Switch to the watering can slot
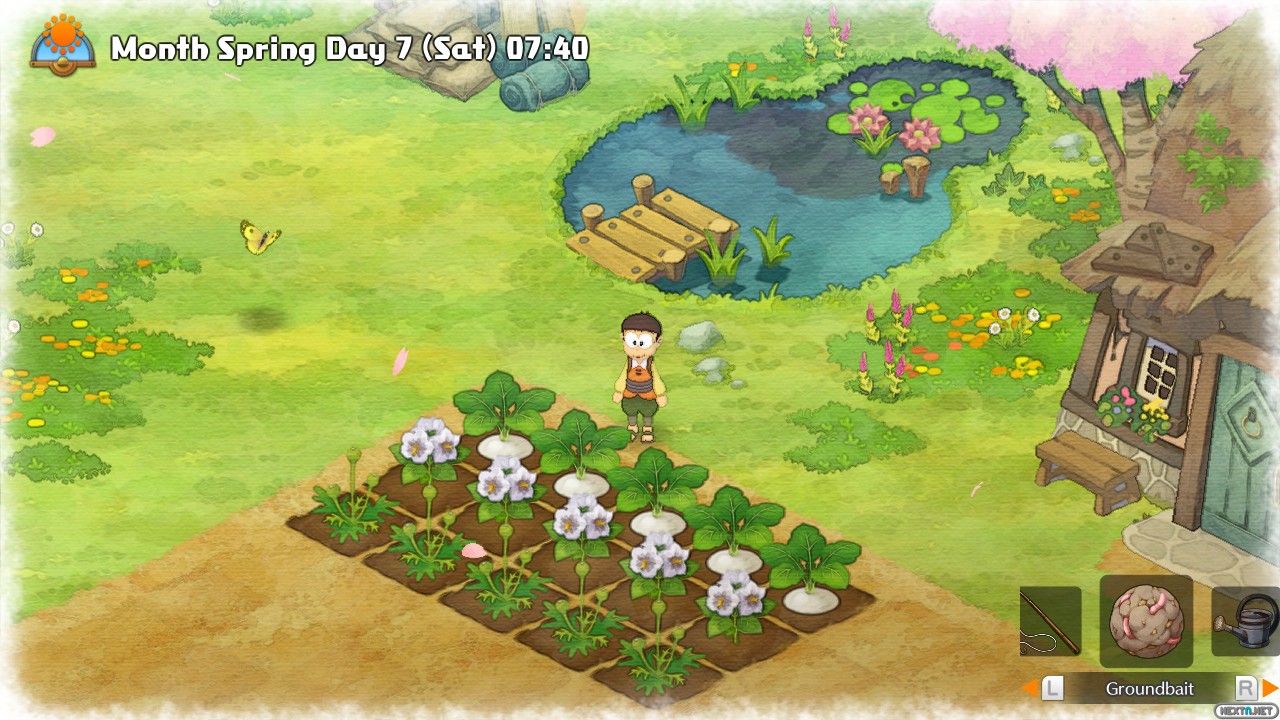The height and width of the screenshot is (720, 1280). pos(1246,621)
